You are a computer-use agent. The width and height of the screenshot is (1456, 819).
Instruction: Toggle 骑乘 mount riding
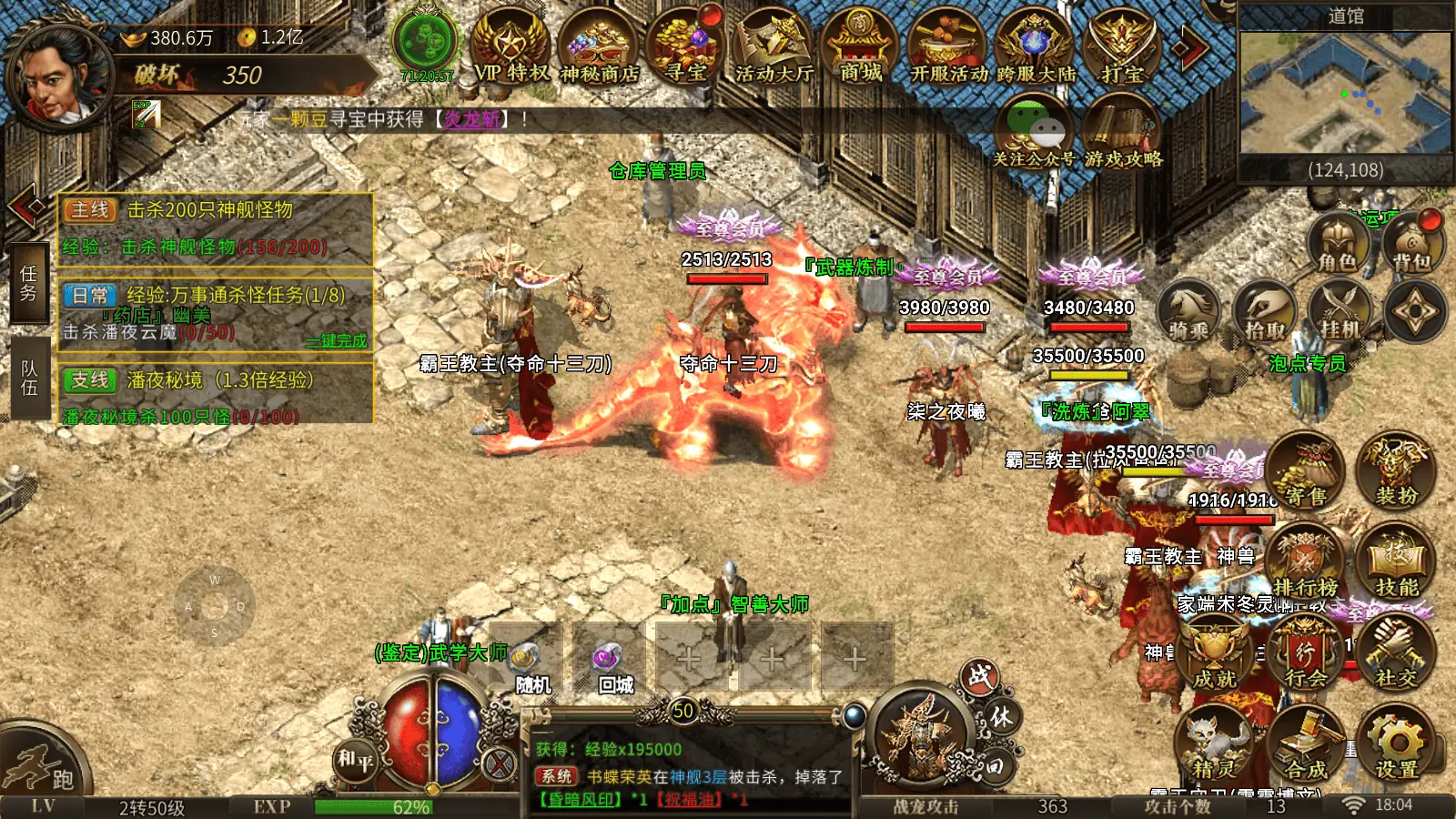point(1189,312)
